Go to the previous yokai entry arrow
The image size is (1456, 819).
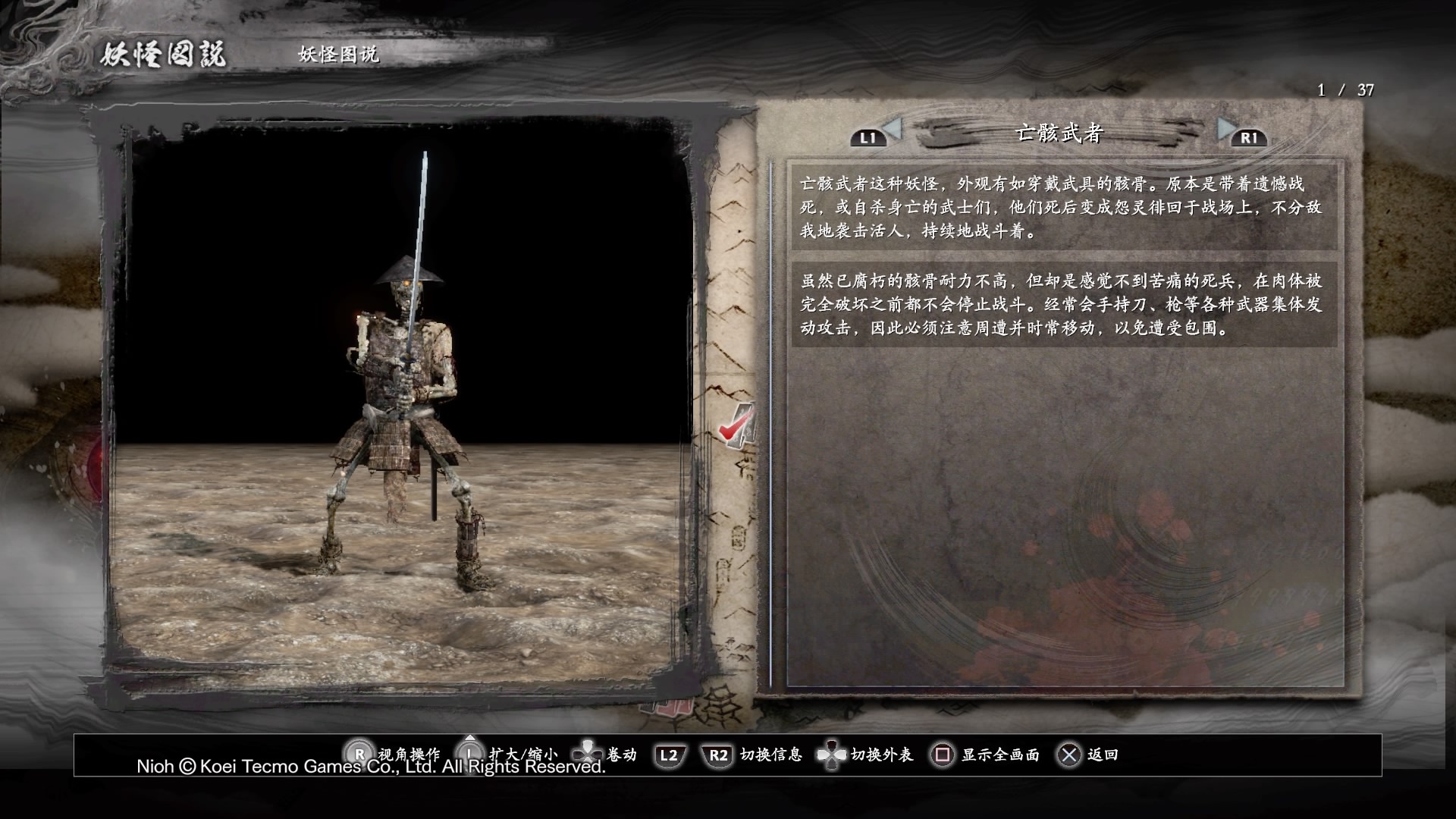click(x=891, y=130)
